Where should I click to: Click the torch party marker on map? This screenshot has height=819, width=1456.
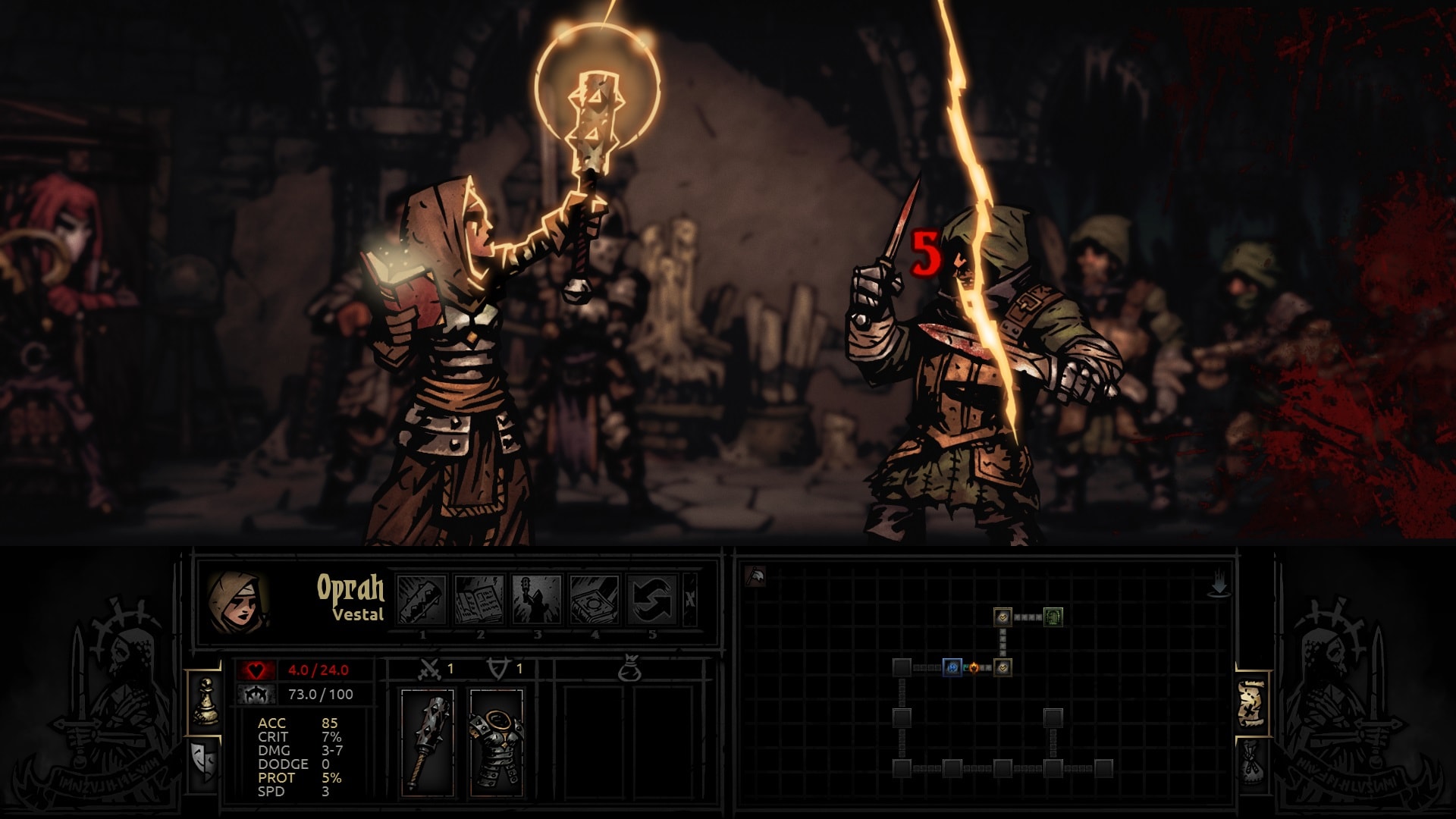click(x=974, y=668)
